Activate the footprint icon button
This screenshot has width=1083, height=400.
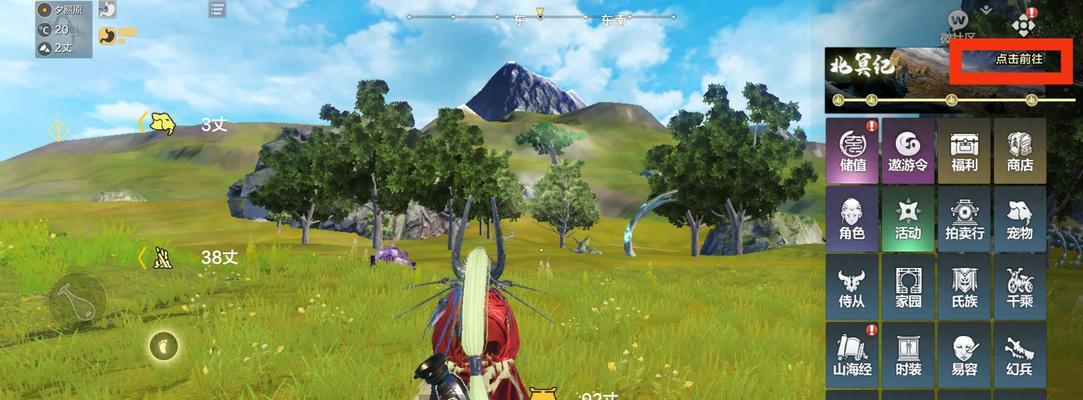pos(162,346)
